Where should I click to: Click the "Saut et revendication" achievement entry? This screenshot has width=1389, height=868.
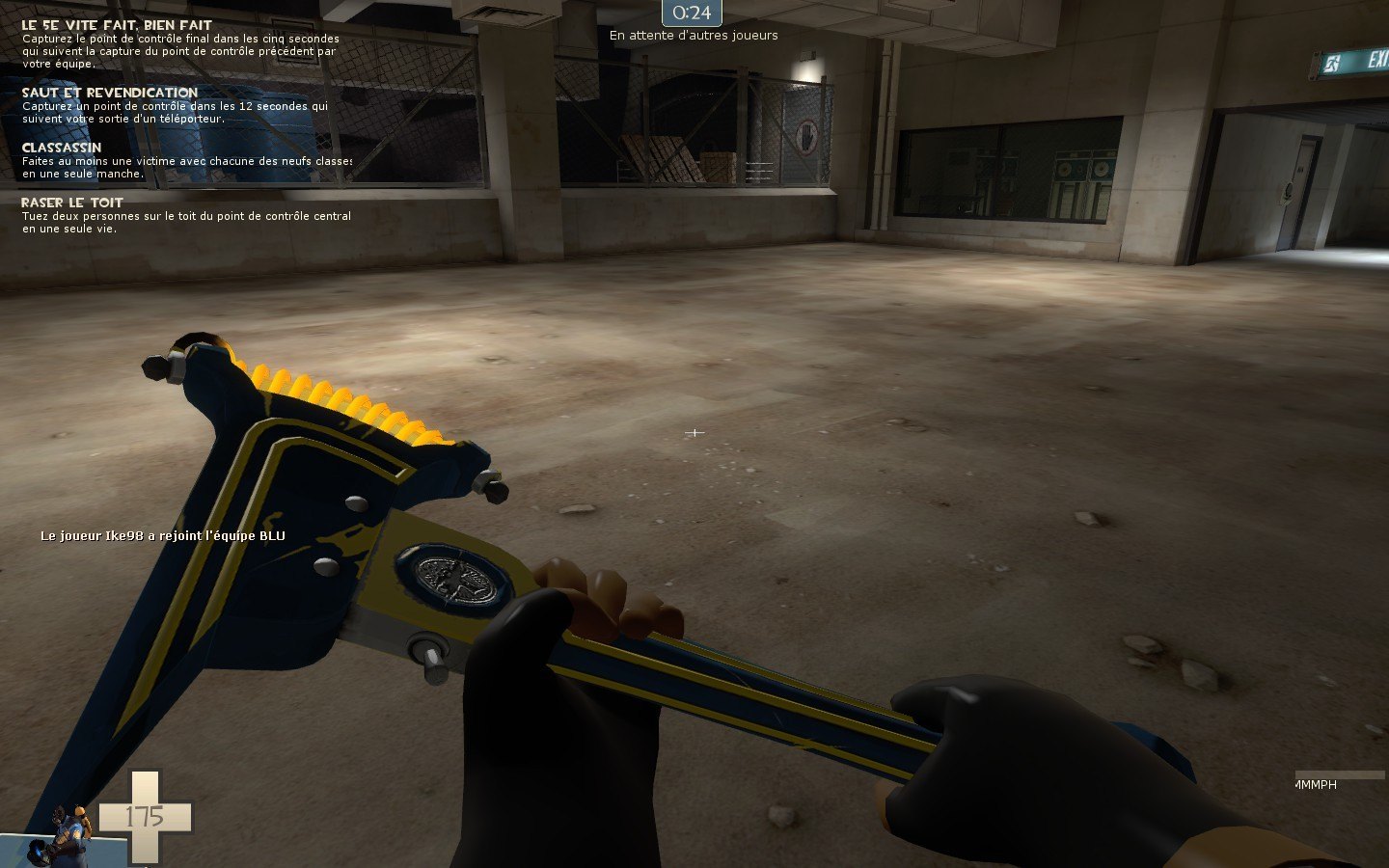click(x=110, y=93)
